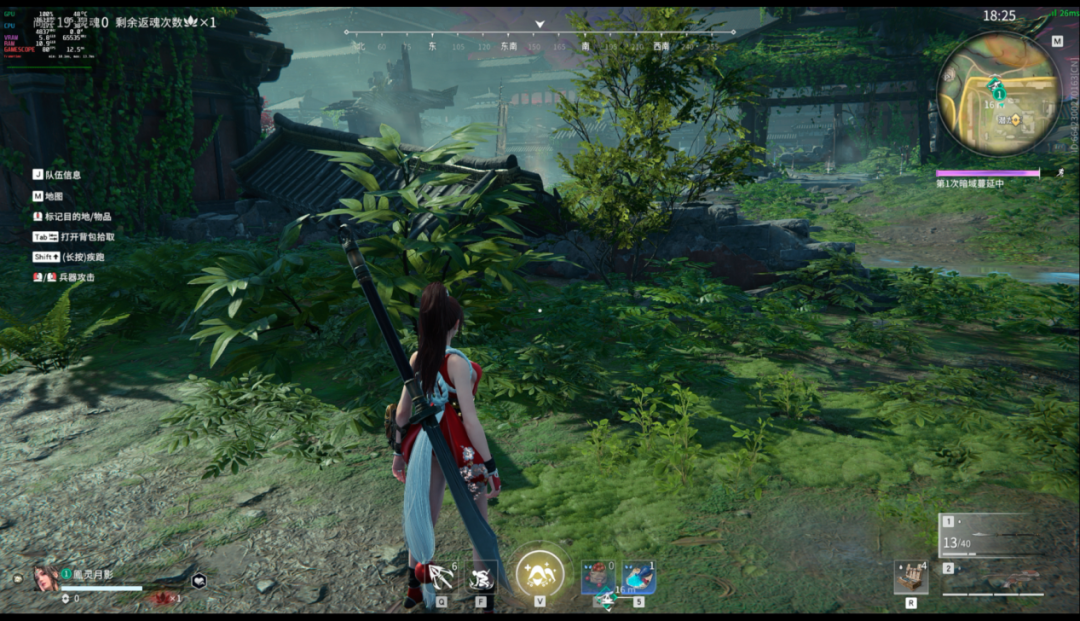Click the player character portrait
The image size is (1080, 621).
[x=46, y=577]
